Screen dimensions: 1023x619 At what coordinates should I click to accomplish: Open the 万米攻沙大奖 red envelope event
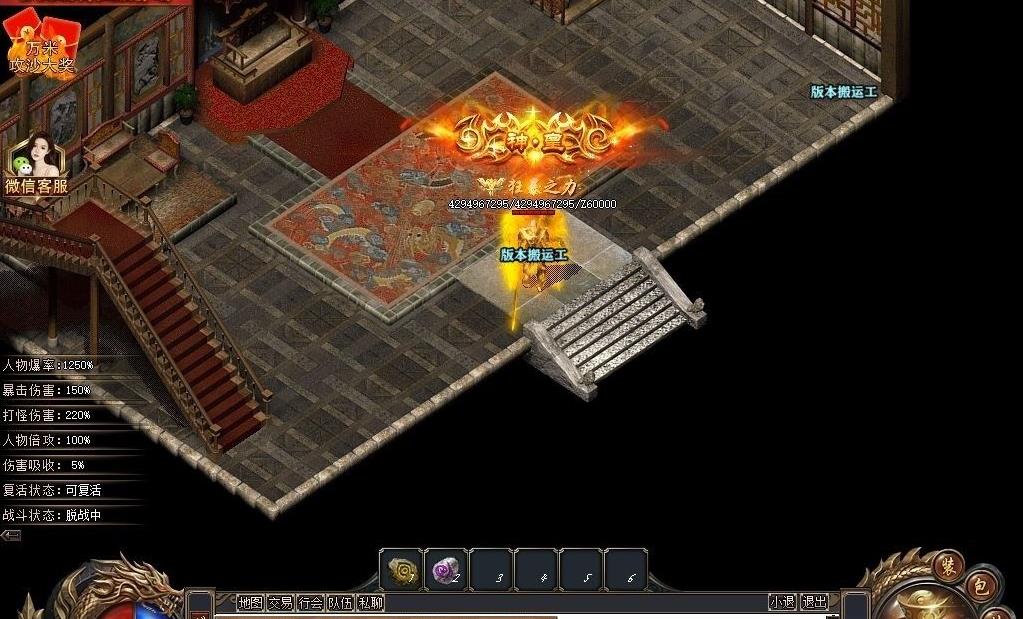(x=41, y=45)
